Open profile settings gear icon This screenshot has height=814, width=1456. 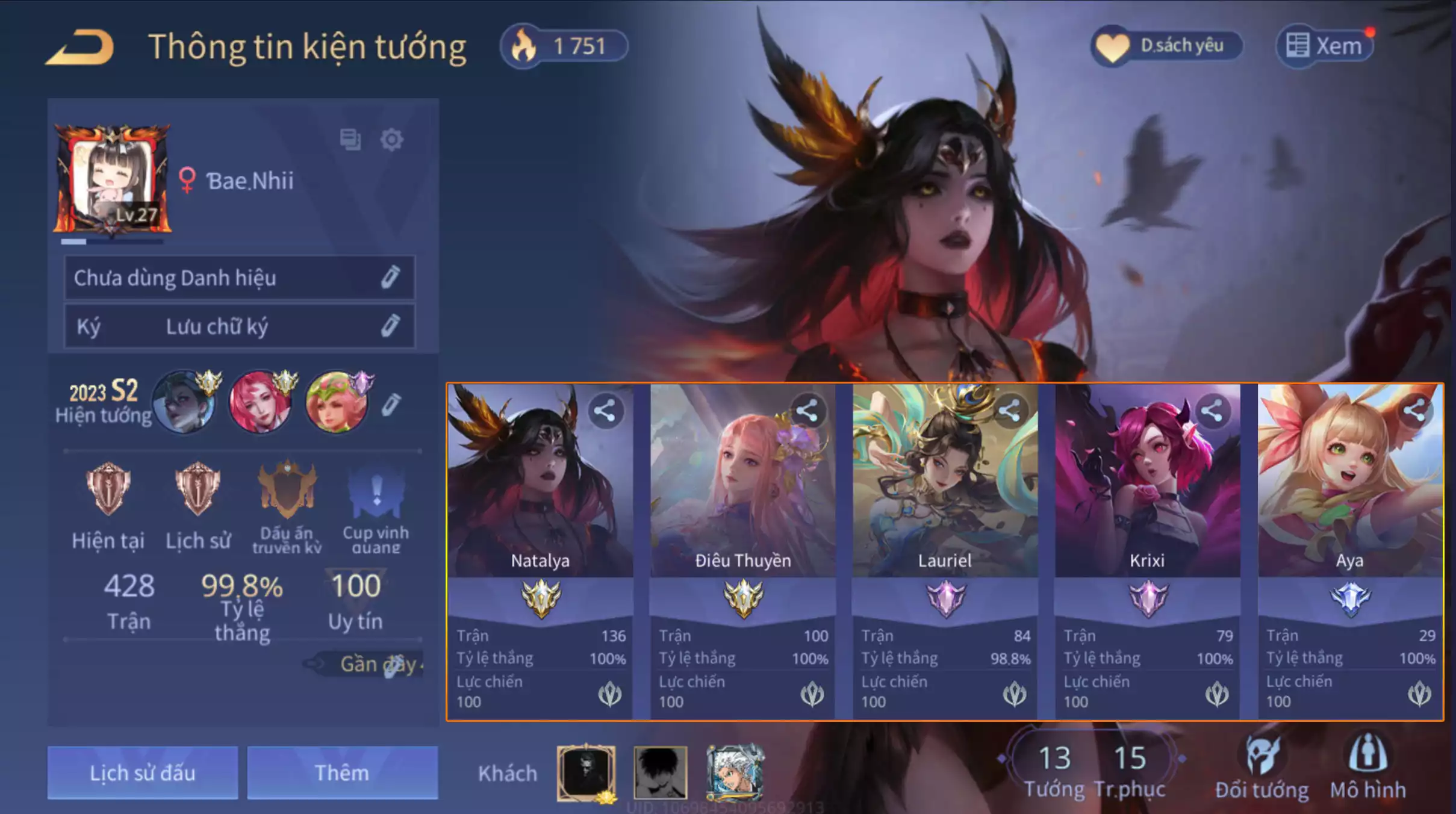[391, 140]
